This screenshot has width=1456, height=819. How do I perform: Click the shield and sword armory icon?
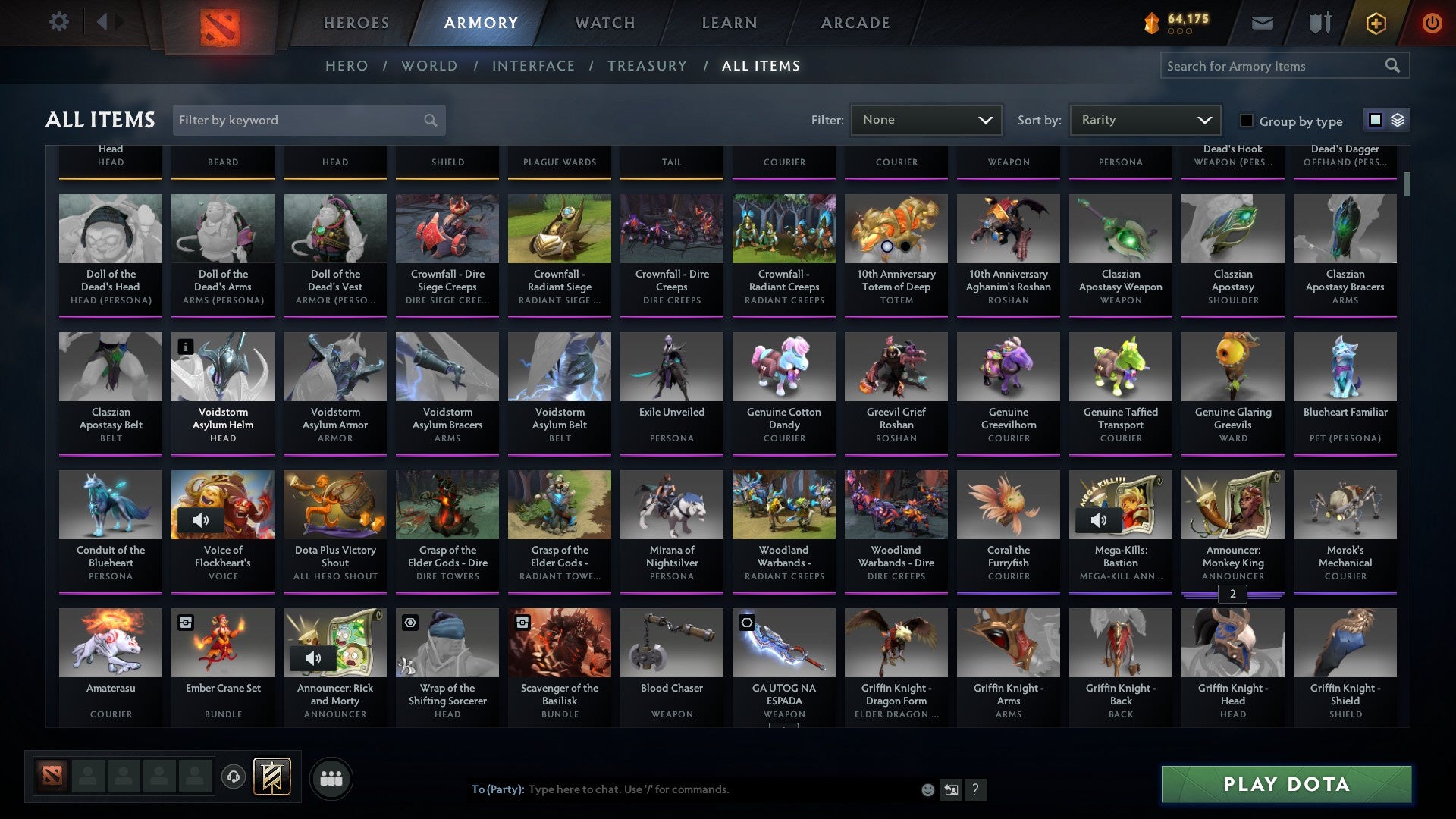pyautogui.click(x=1319, y=22)
